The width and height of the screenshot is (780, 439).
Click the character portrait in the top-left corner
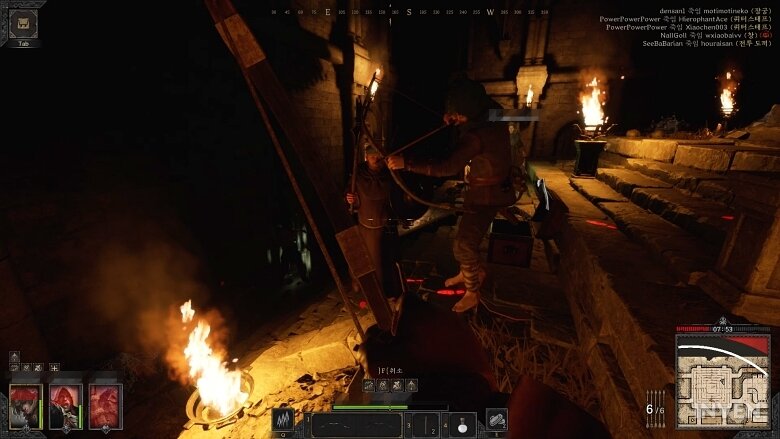(23, 24)
